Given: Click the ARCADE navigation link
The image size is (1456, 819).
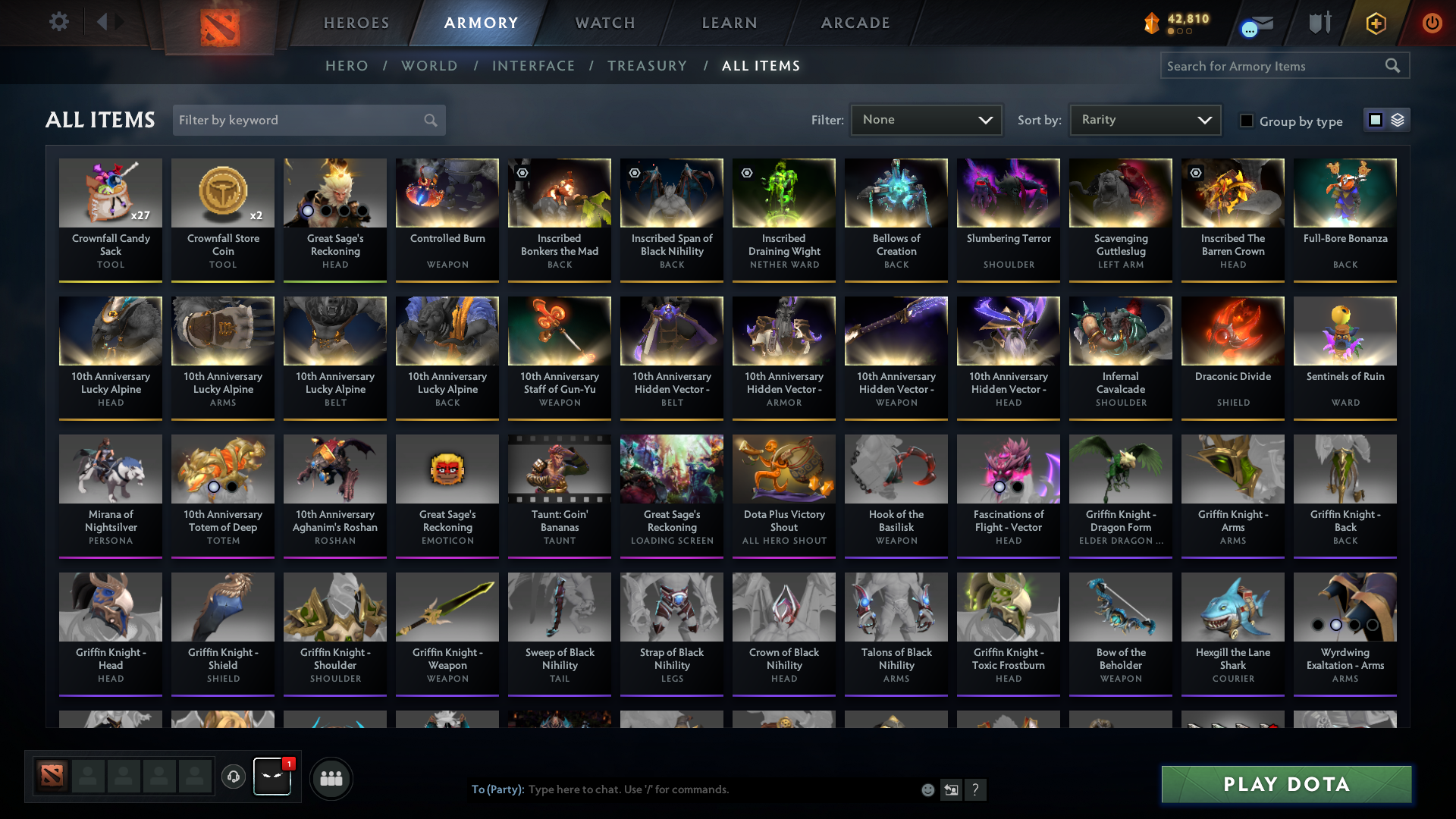Looking at the screenshot, I should (855, 23).
